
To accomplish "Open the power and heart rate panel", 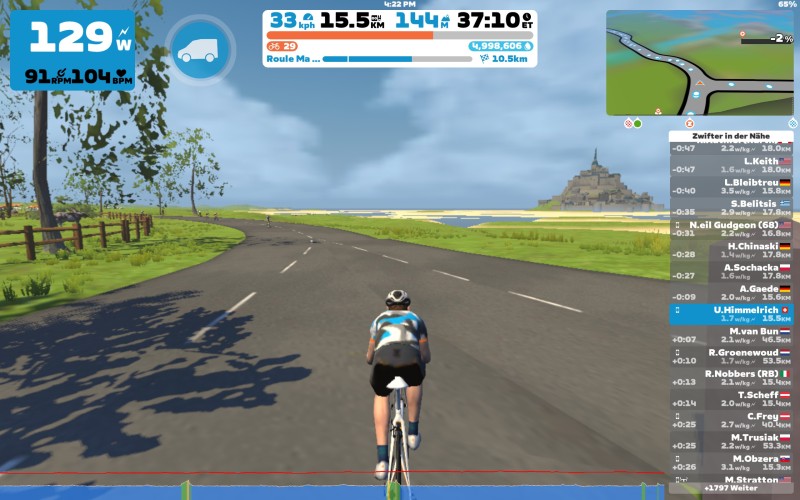I will click(72, 50).
